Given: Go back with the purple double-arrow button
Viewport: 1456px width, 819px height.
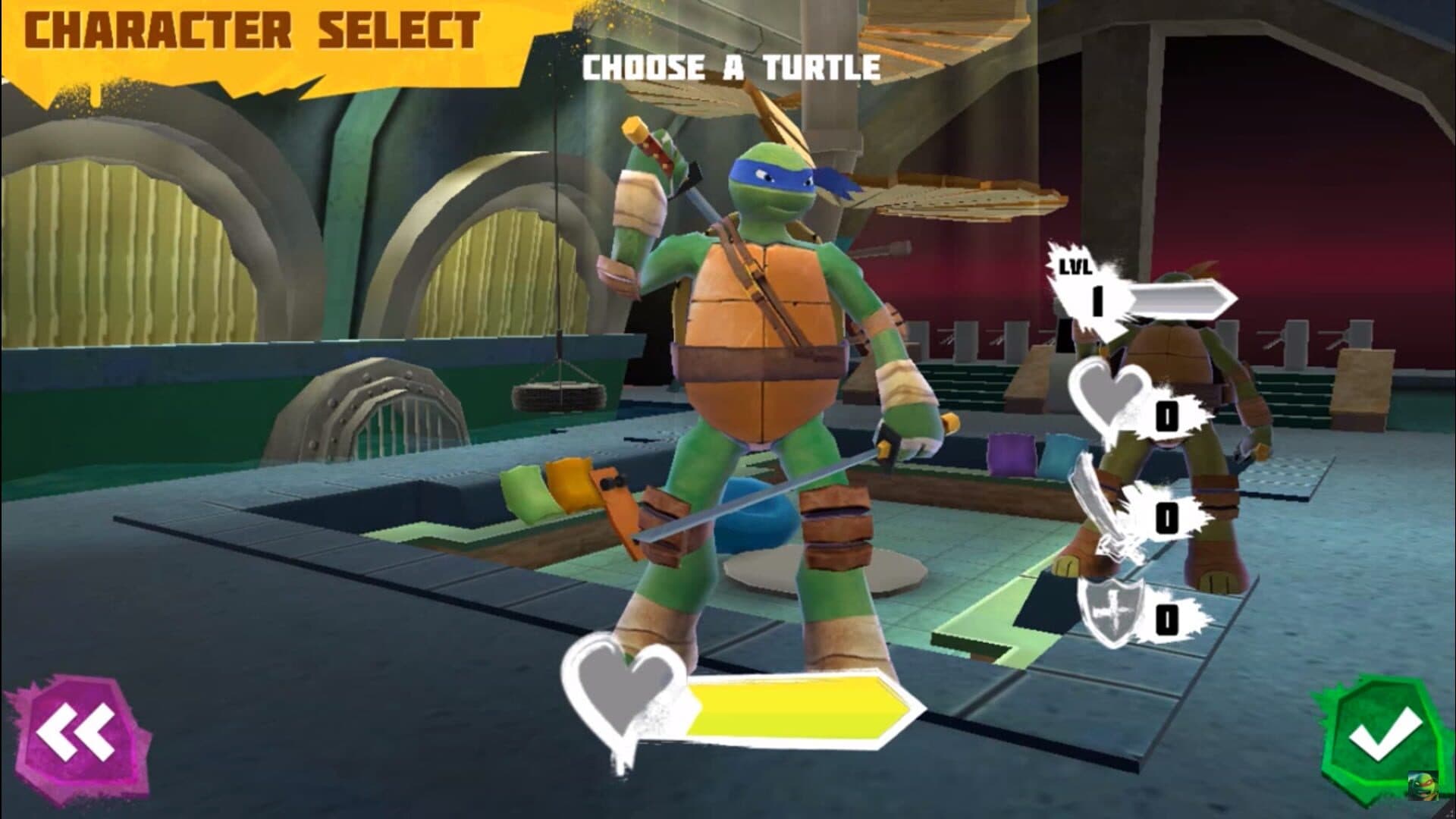Looking at the screenshot, I should [76, 735].
